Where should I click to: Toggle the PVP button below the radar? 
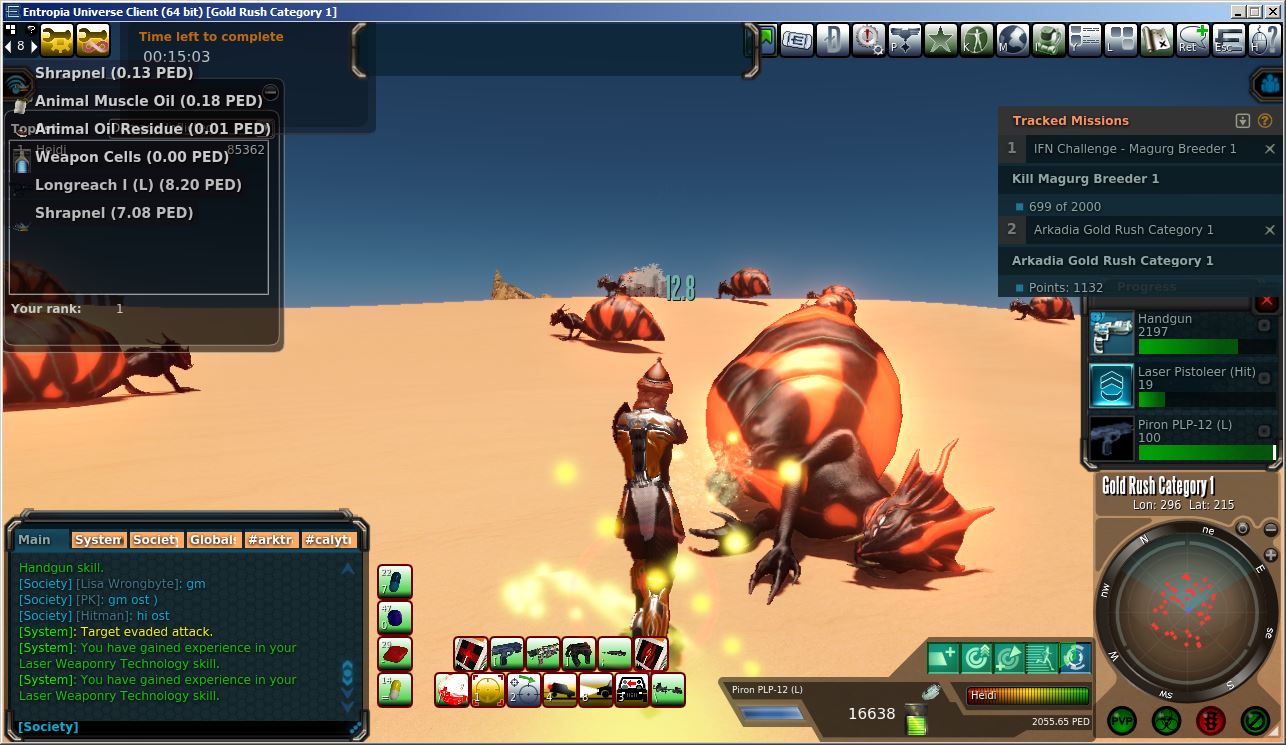(1122, 719)
